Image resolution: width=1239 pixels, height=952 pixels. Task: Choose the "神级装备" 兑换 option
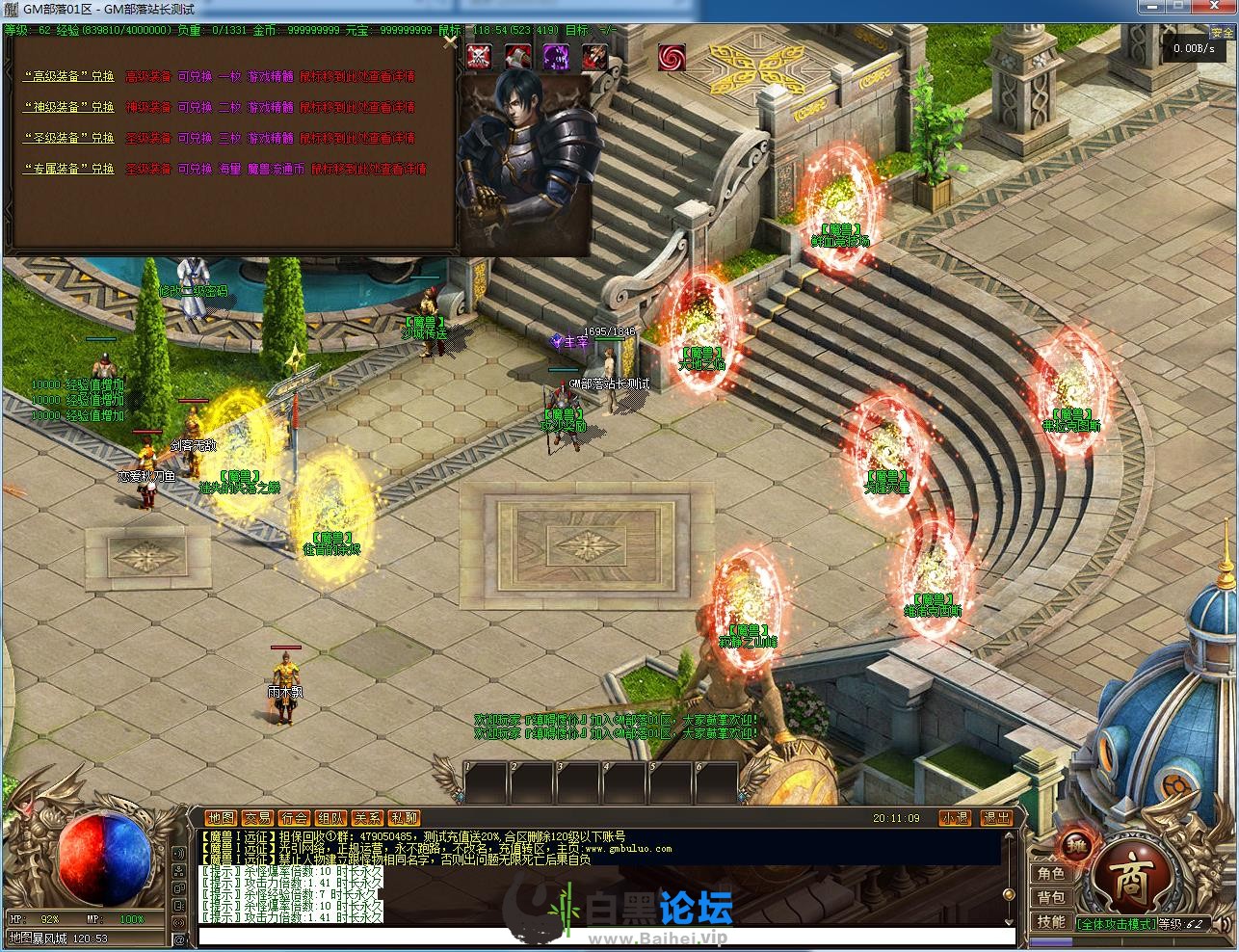click(69, 107)
